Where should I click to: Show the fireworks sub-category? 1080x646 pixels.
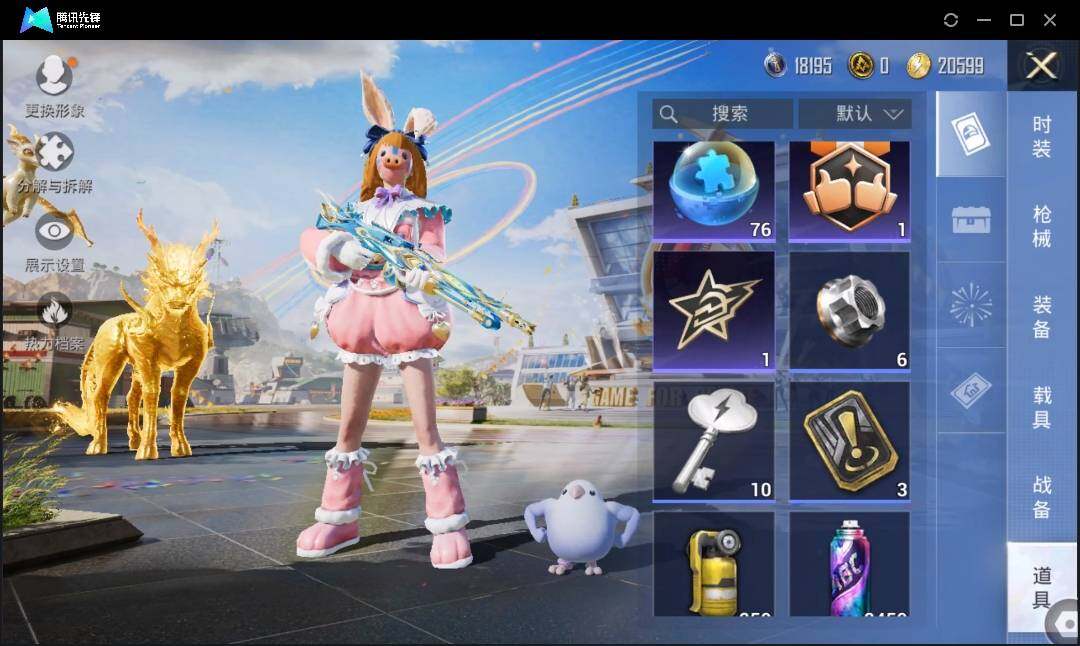point(971,304)
